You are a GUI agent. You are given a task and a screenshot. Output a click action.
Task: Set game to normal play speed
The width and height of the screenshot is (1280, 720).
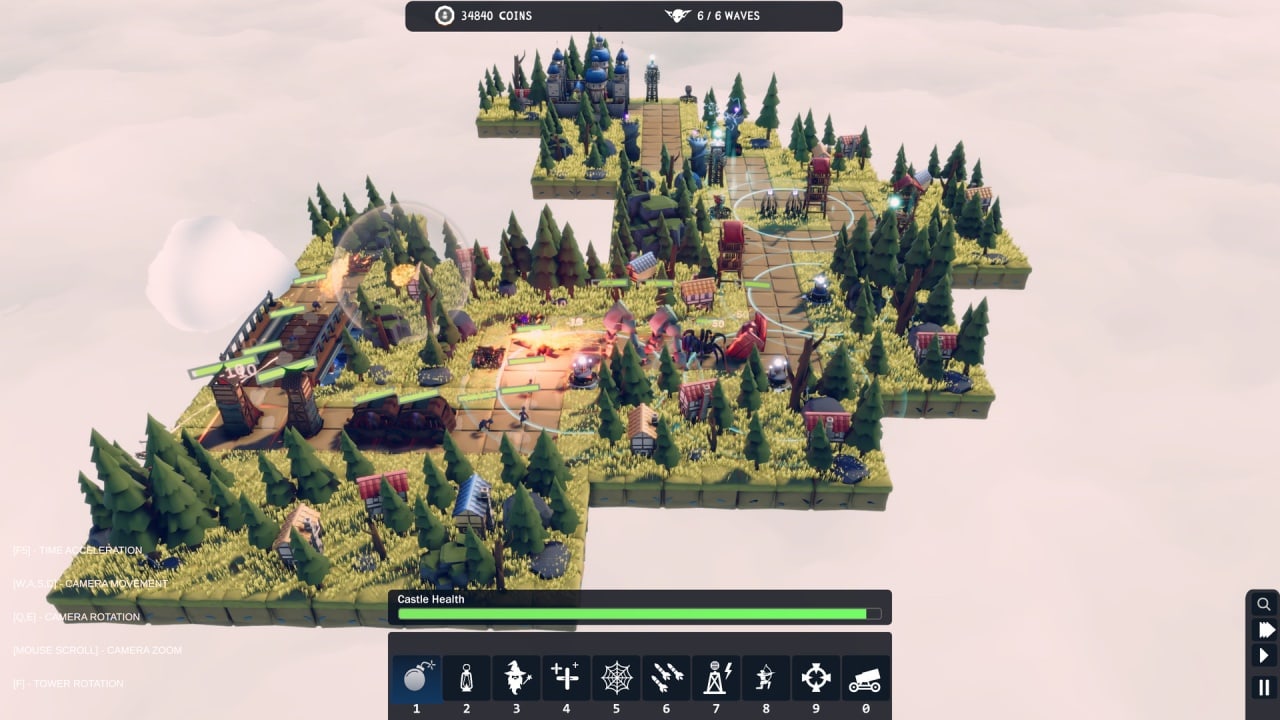pos(1264,656)
